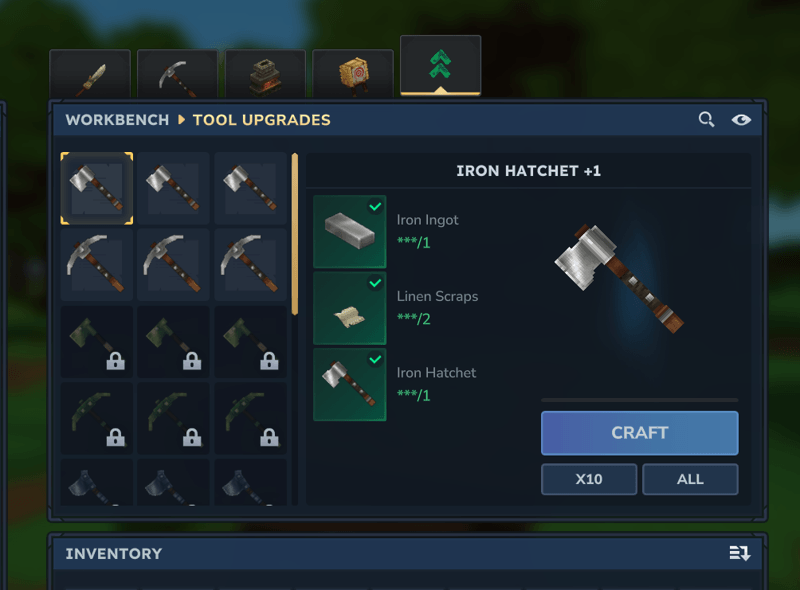Viewport: 800px width, 590px height.
Task: Select the highlighted iron hatchet recipe
Action: (x=97, y=188)
